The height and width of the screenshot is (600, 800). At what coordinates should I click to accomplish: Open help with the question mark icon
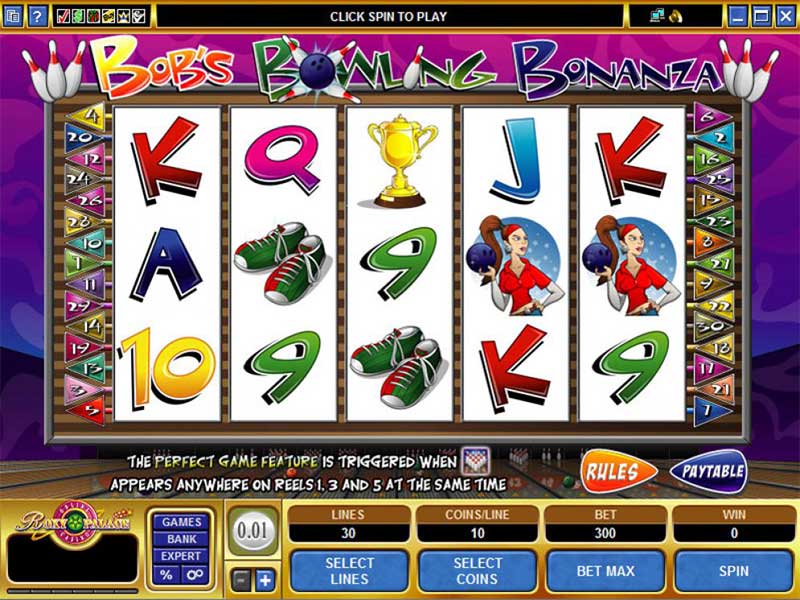37,16
